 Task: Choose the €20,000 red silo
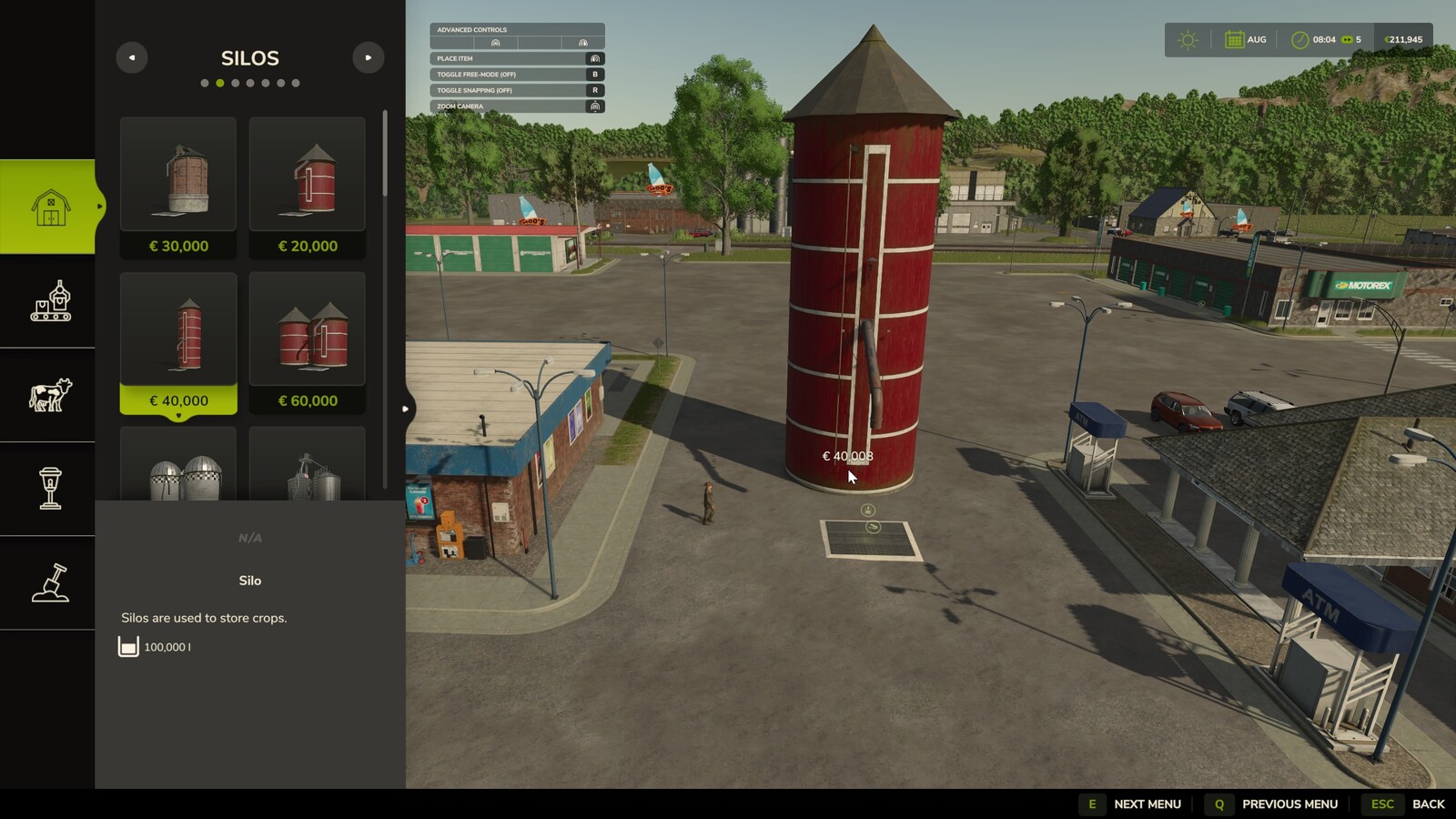308,187
